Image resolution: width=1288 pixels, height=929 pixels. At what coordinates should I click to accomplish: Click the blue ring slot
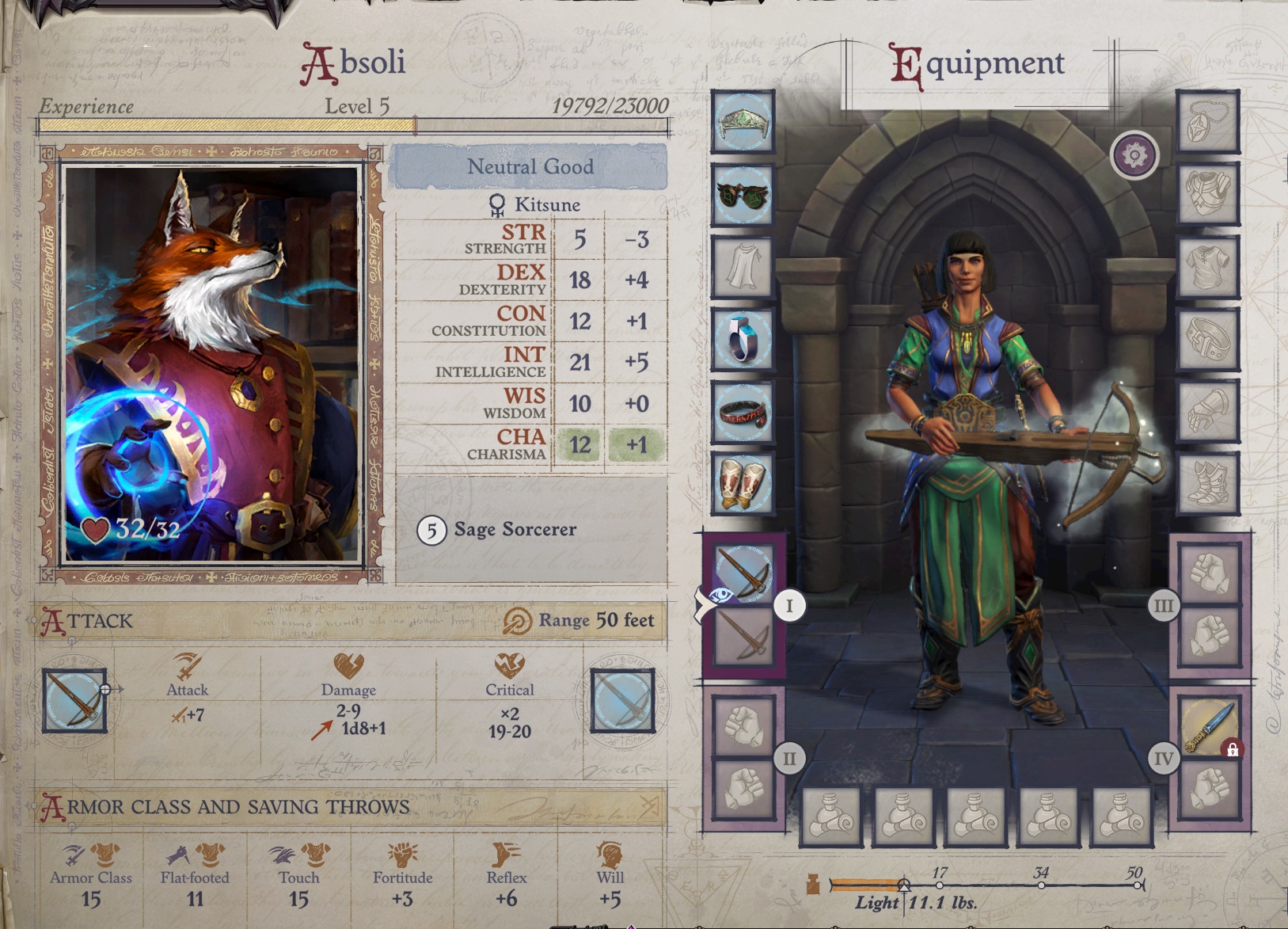(x=743, y=340)
